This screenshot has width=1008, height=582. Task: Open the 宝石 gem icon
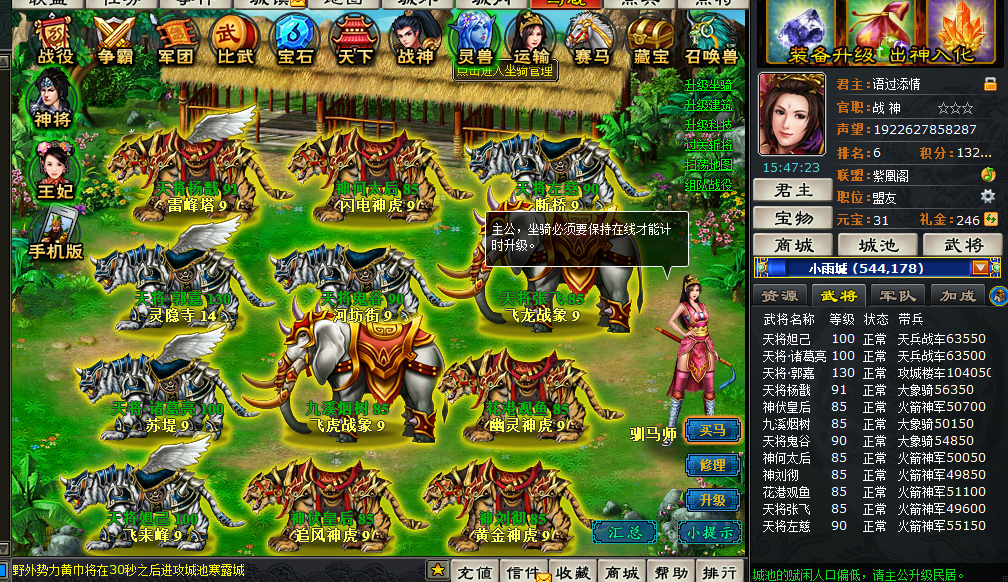[x=294, y=41]
